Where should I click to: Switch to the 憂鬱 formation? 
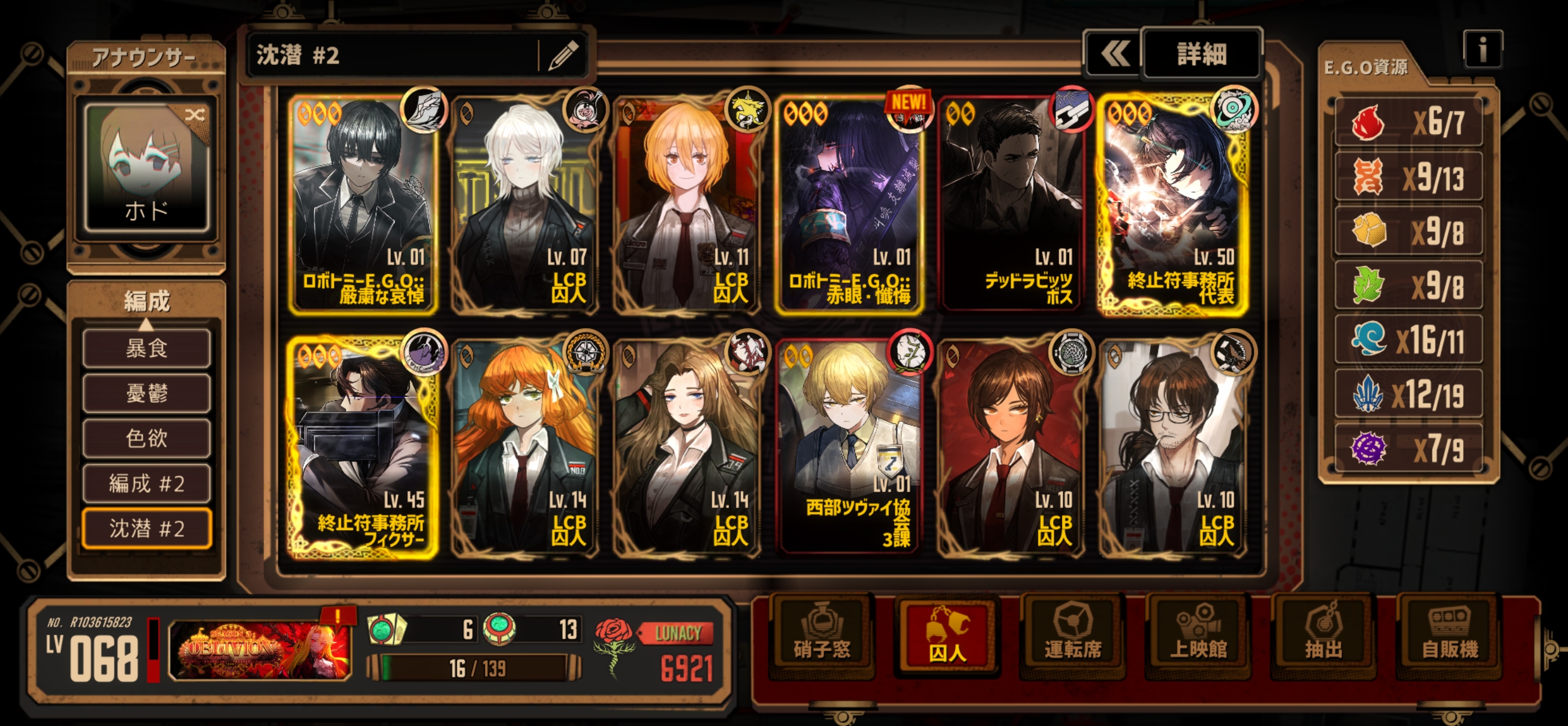tap(147, 394)
